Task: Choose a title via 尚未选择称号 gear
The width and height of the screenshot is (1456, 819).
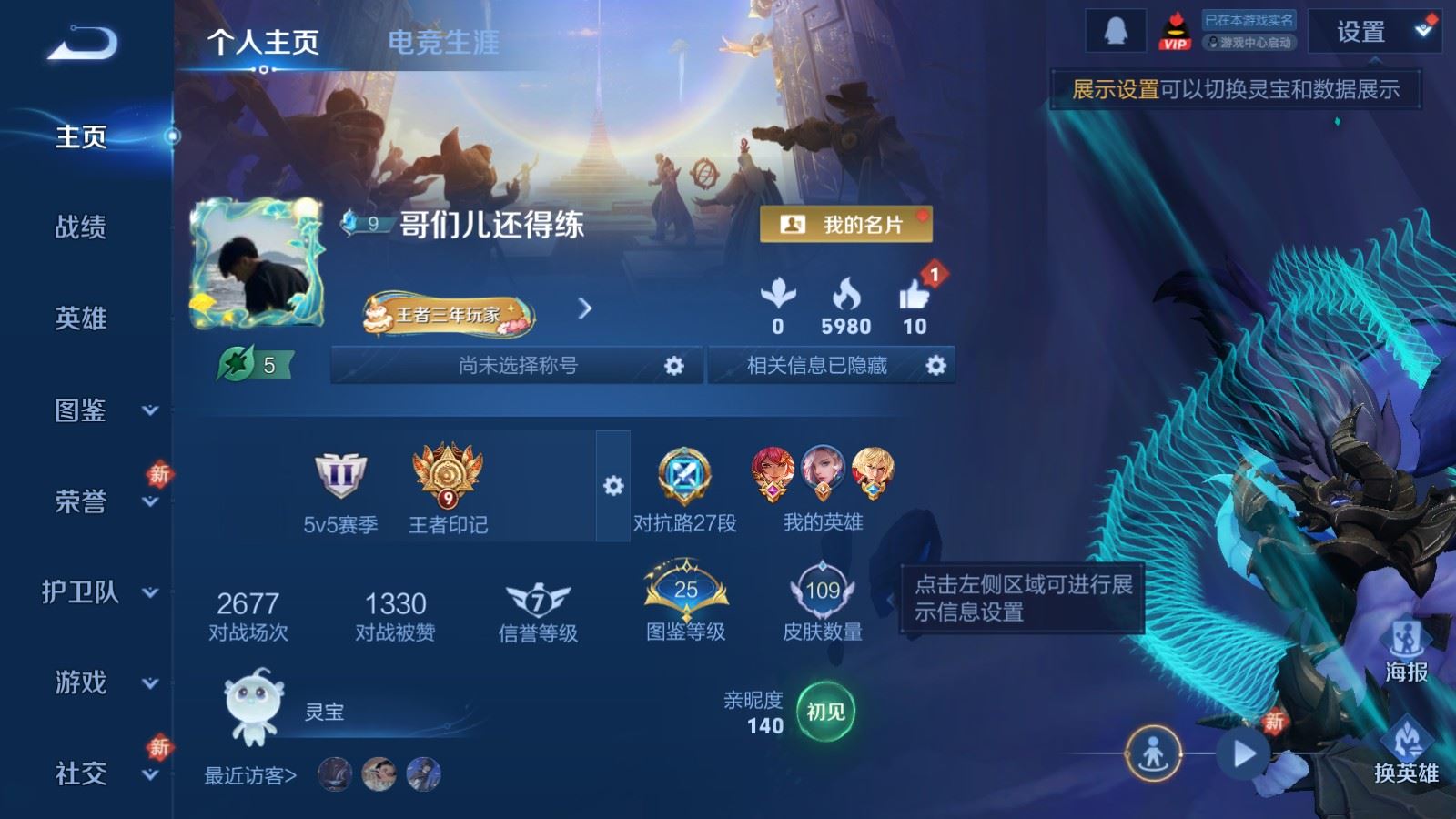Action: pos(673,366)
